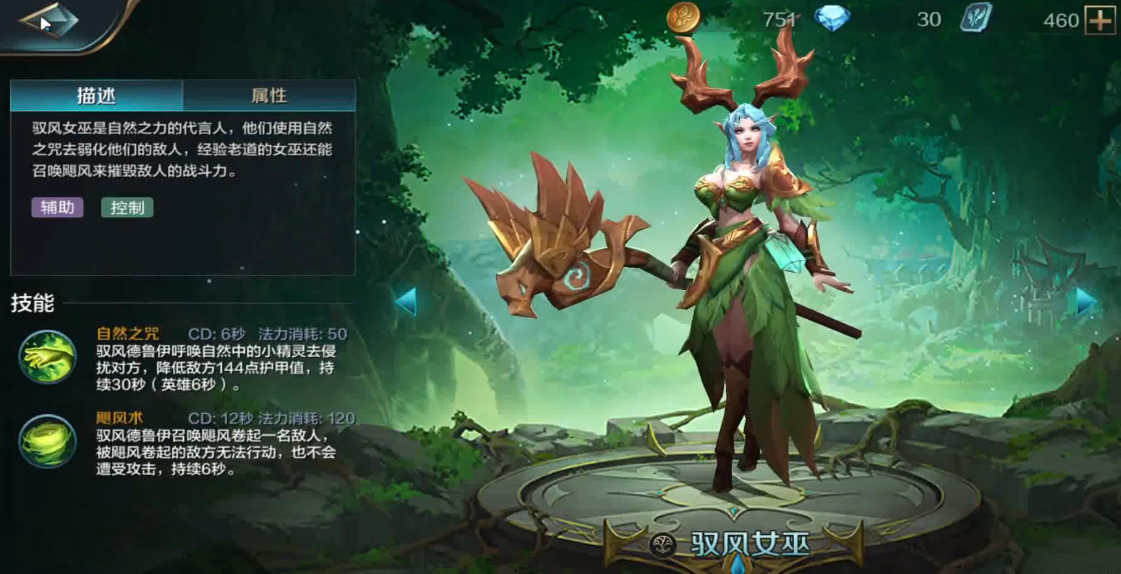
Task: Show the previous hero with left arrow
Action: click(x=405, y=301)
